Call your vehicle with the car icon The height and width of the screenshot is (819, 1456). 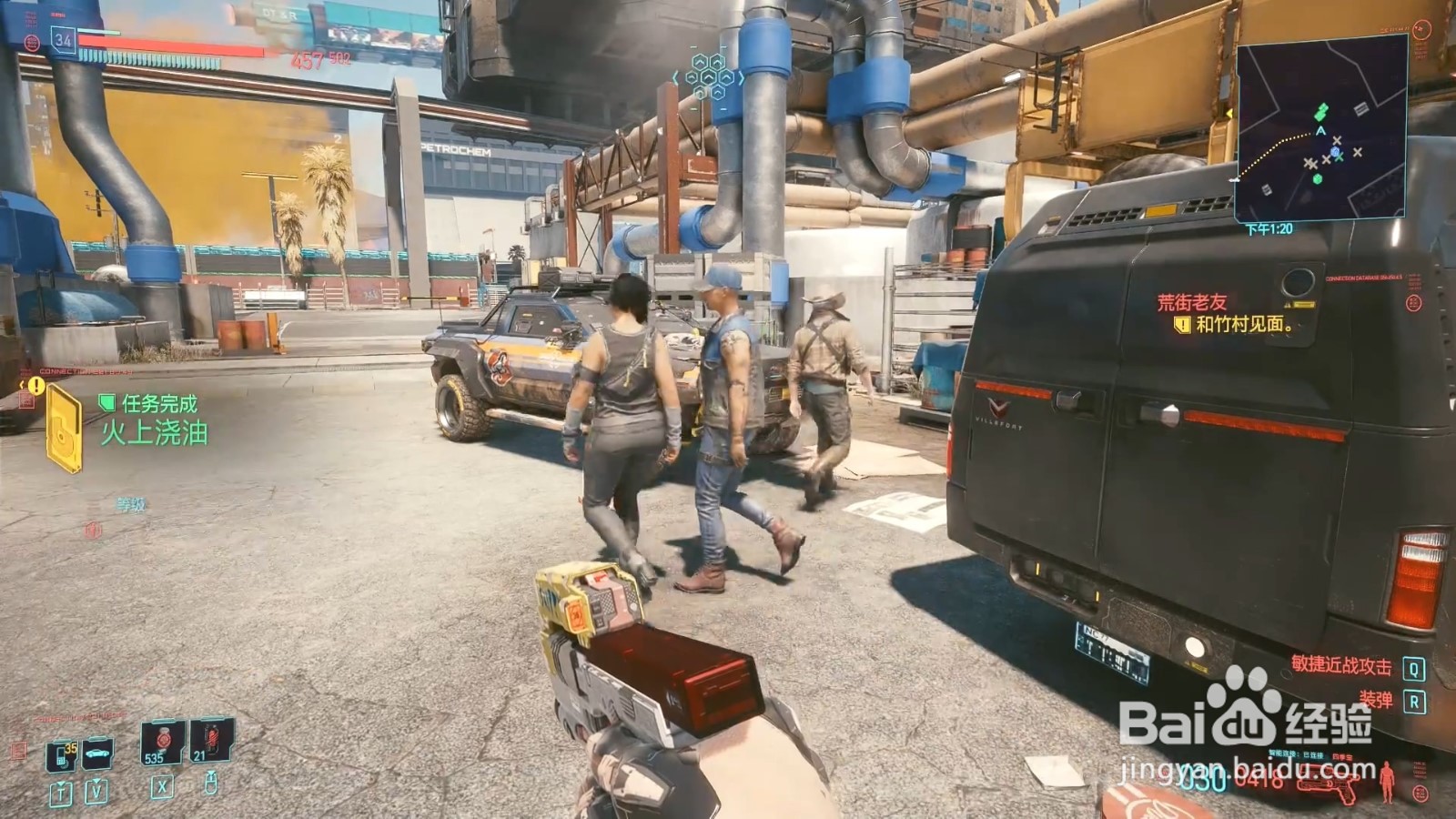coord(97,753)
